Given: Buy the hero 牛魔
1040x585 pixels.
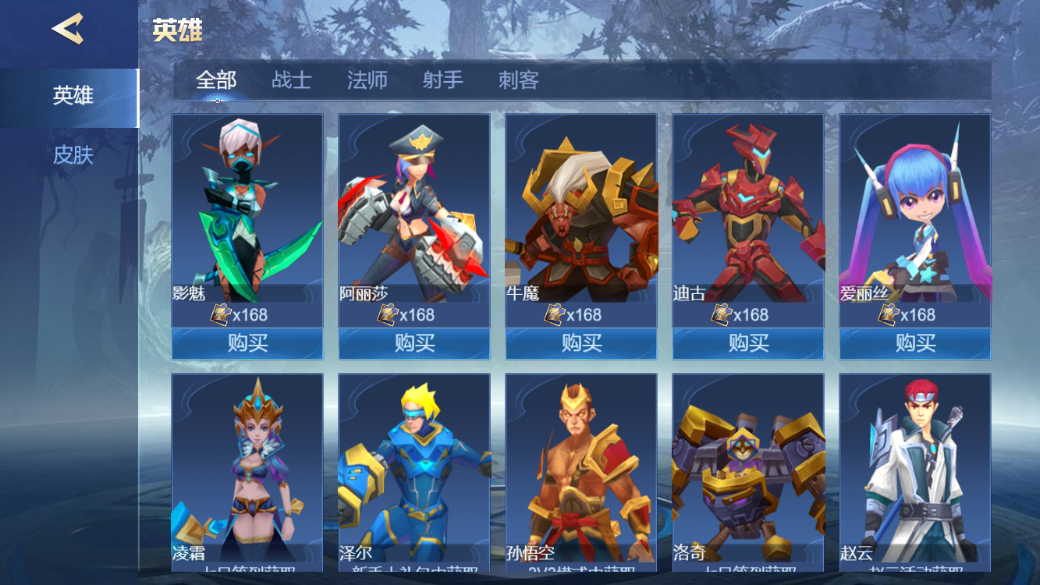Looking at the screenshot, I should click(x=581, y=343).
